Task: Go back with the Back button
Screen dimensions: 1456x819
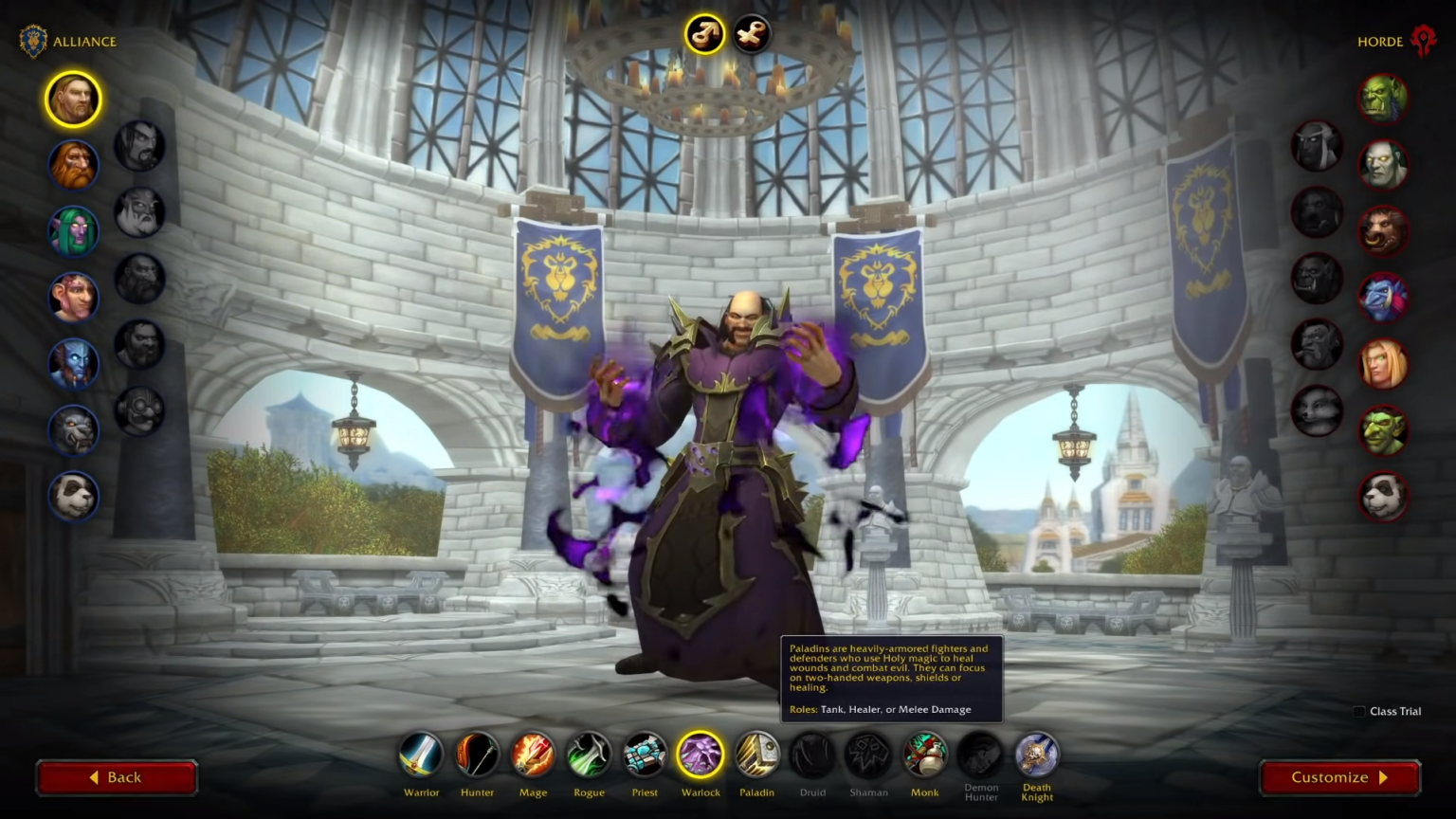Action: [x=117, y=777]
